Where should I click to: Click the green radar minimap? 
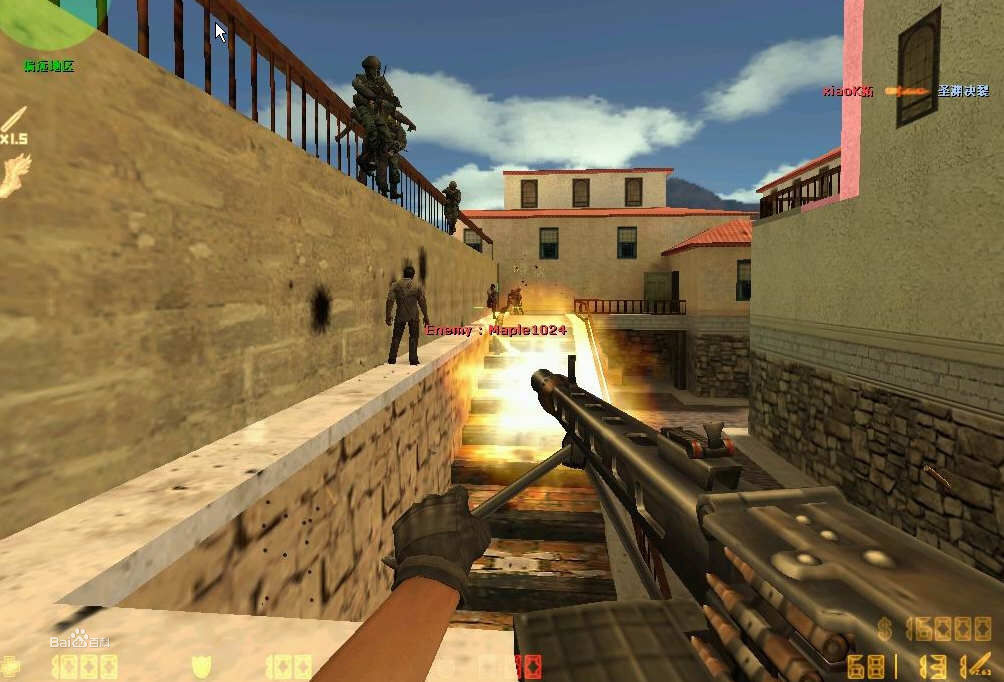click(x=45, y=20)
